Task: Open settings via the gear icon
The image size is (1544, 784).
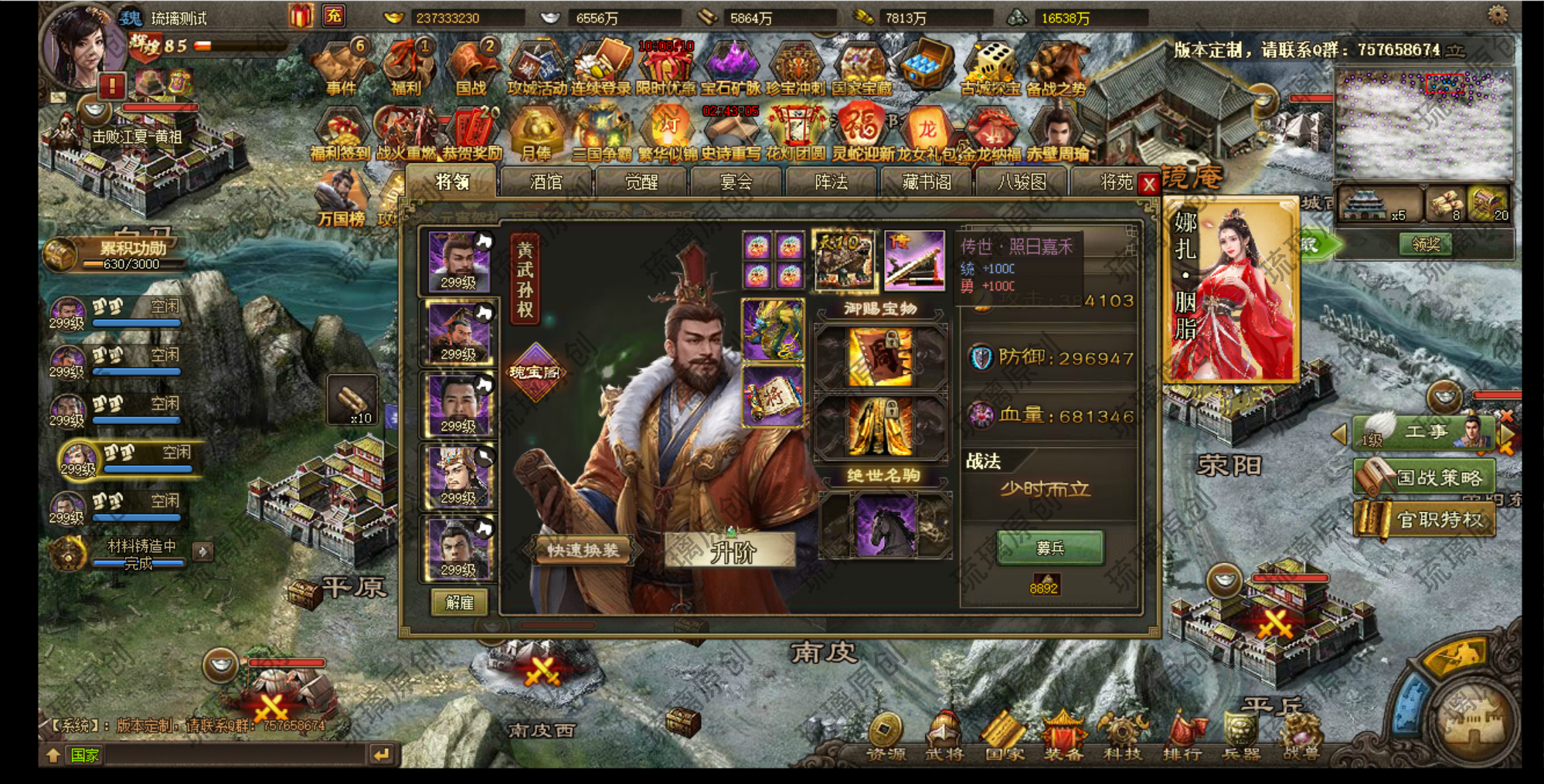Action: click(x=1498, y=15)
